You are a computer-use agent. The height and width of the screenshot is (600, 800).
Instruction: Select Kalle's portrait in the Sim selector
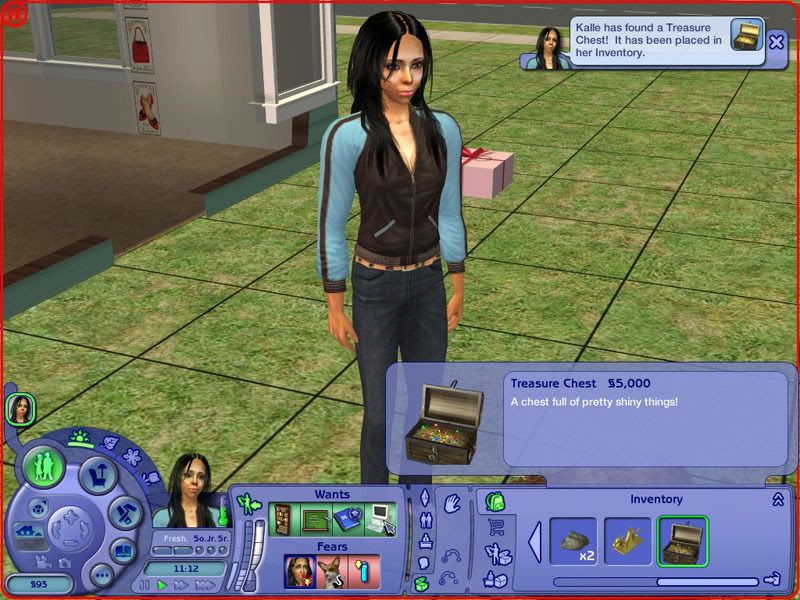click(20, 409)
